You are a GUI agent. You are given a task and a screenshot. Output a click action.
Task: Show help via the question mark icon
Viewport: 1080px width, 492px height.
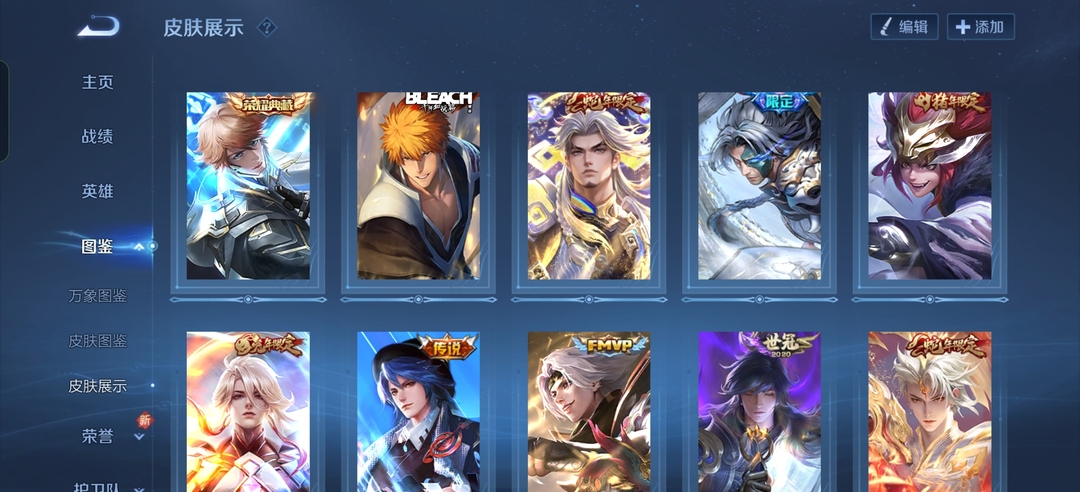(266, 27)
